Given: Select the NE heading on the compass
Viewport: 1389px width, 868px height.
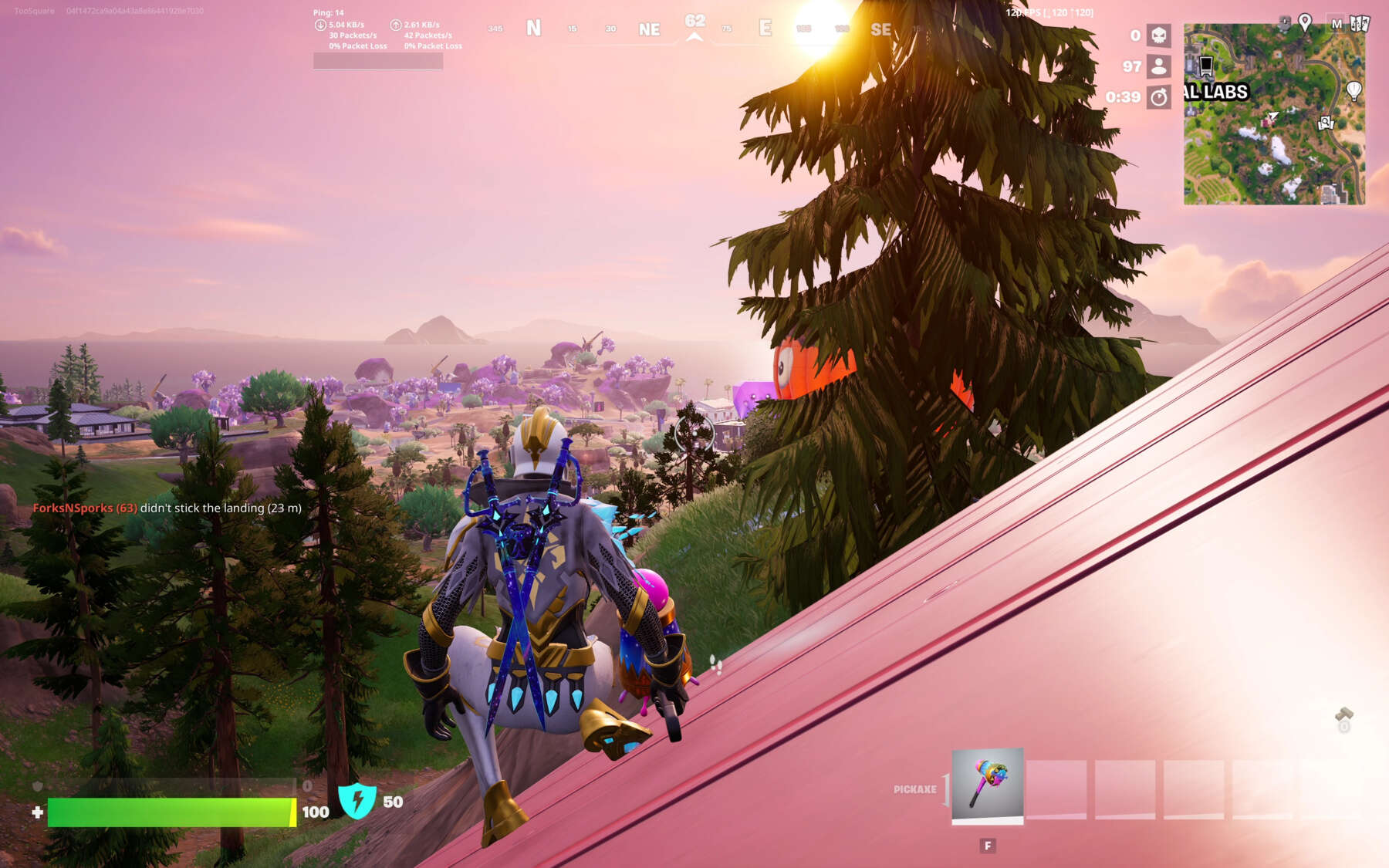Looking at the screenshot, I should pos(649,29).
